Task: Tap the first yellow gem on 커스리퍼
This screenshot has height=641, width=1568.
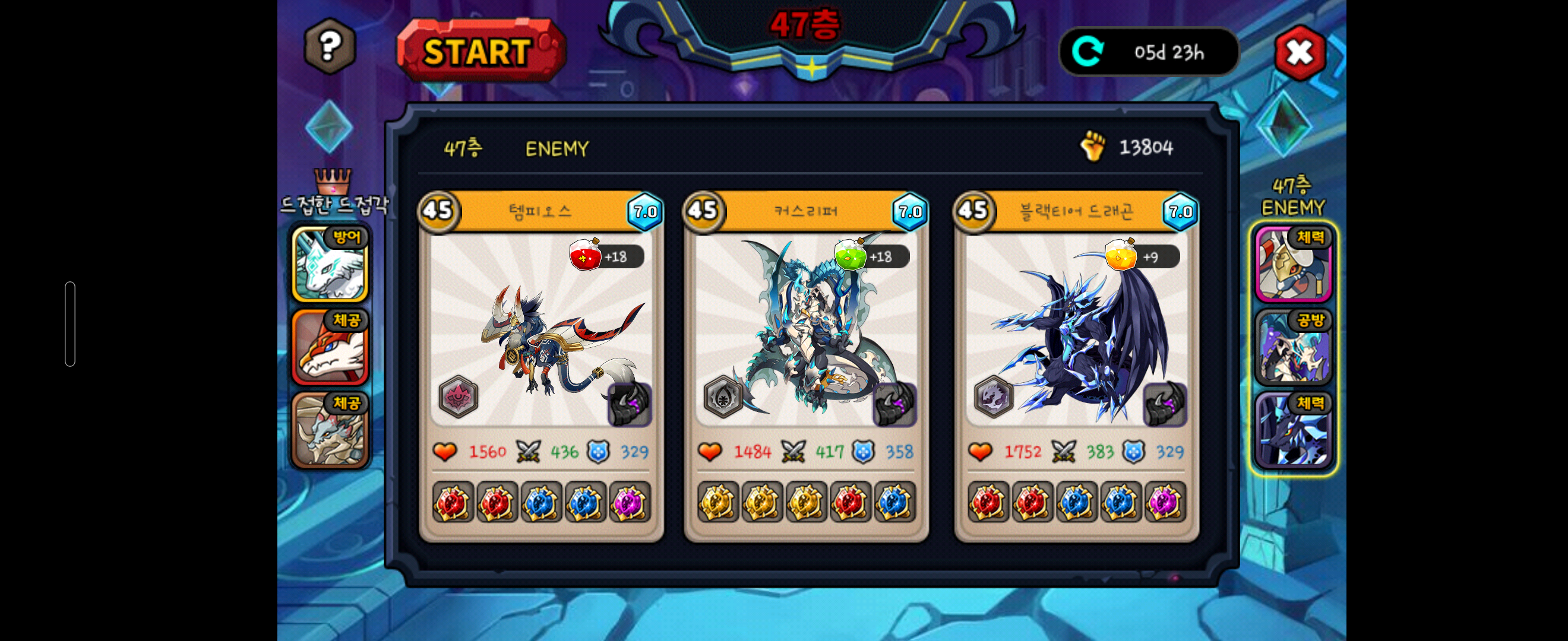Action: (717, 502)
